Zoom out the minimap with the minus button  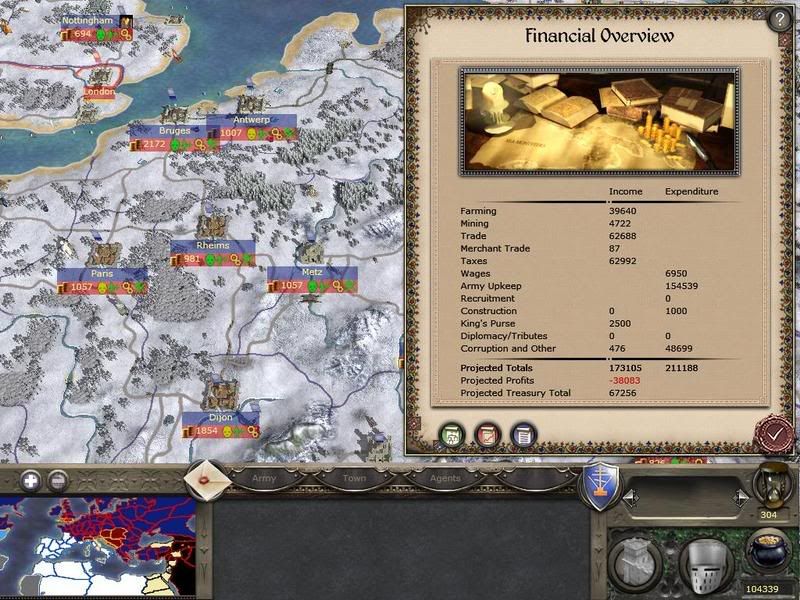point(57,479)
